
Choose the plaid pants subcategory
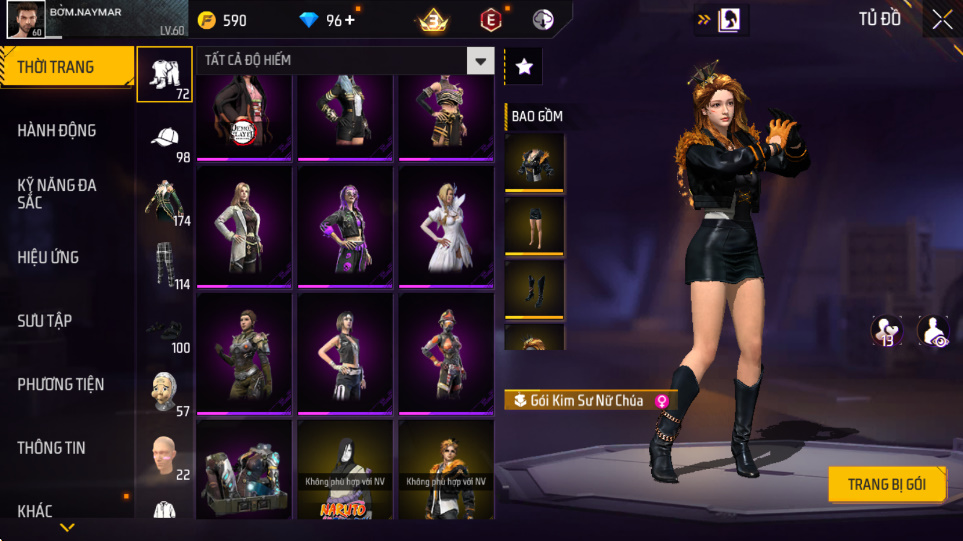pos(164,265)
